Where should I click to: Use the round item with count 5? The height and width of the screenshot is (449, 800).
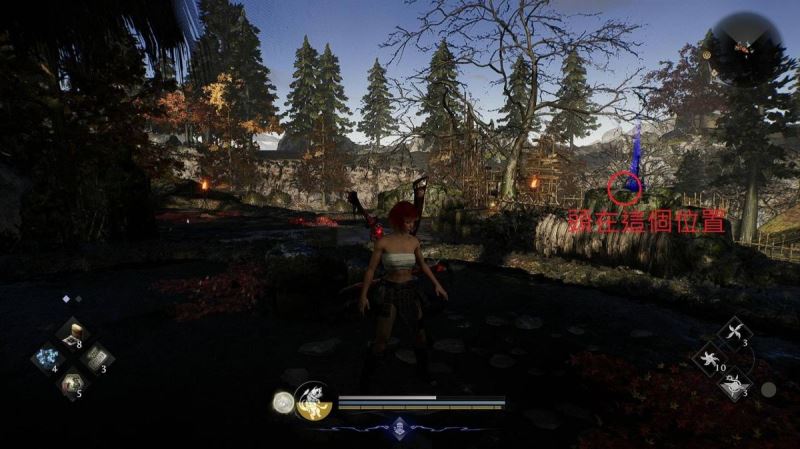pos(71,381)
